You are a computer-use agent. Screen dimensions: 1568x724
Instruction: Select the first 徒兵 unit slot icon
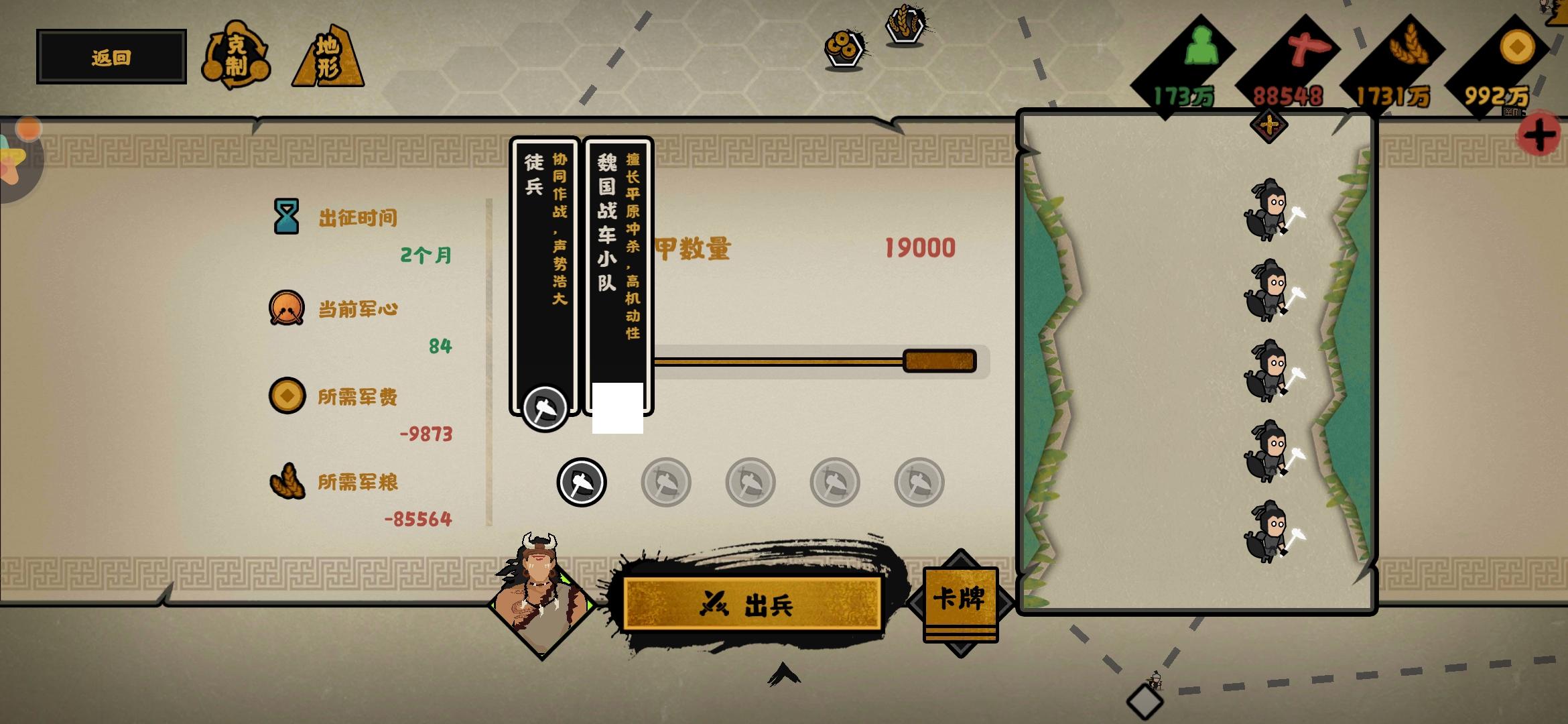pyautogui.click(x=580, y=481)
